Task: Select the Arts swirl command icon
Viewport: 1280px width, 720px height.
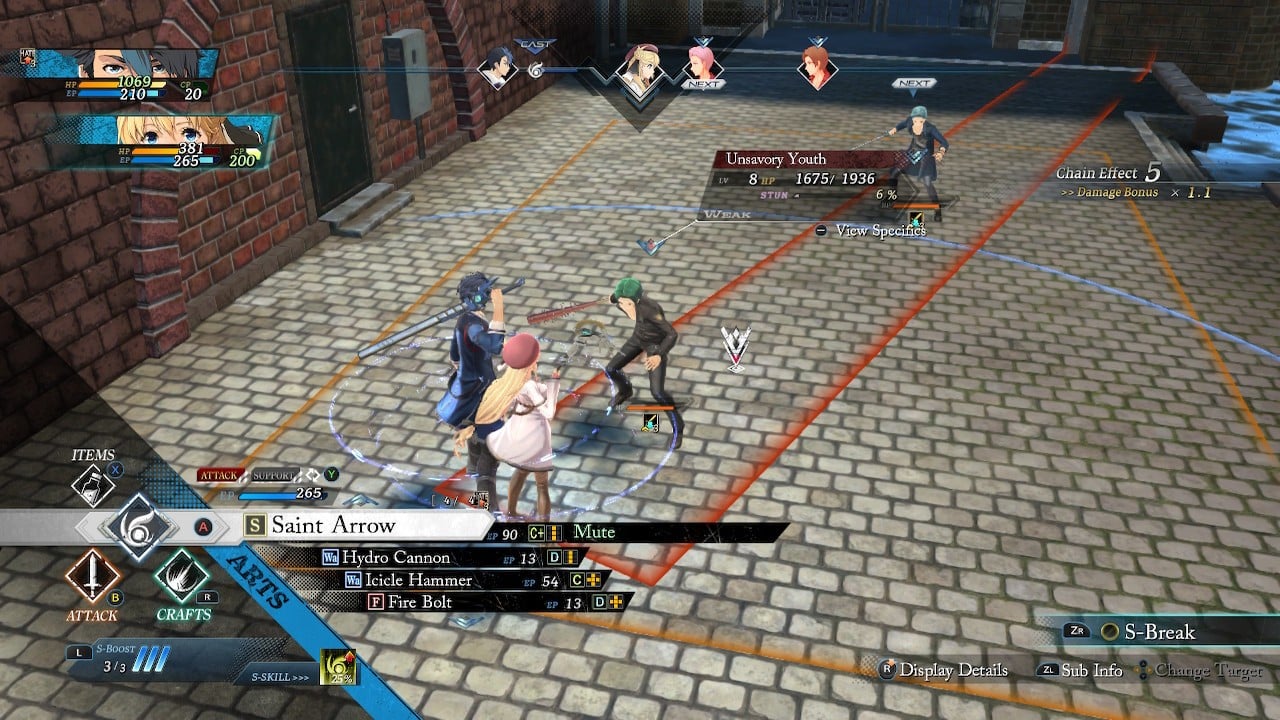Action: click(x=136, y=527)
